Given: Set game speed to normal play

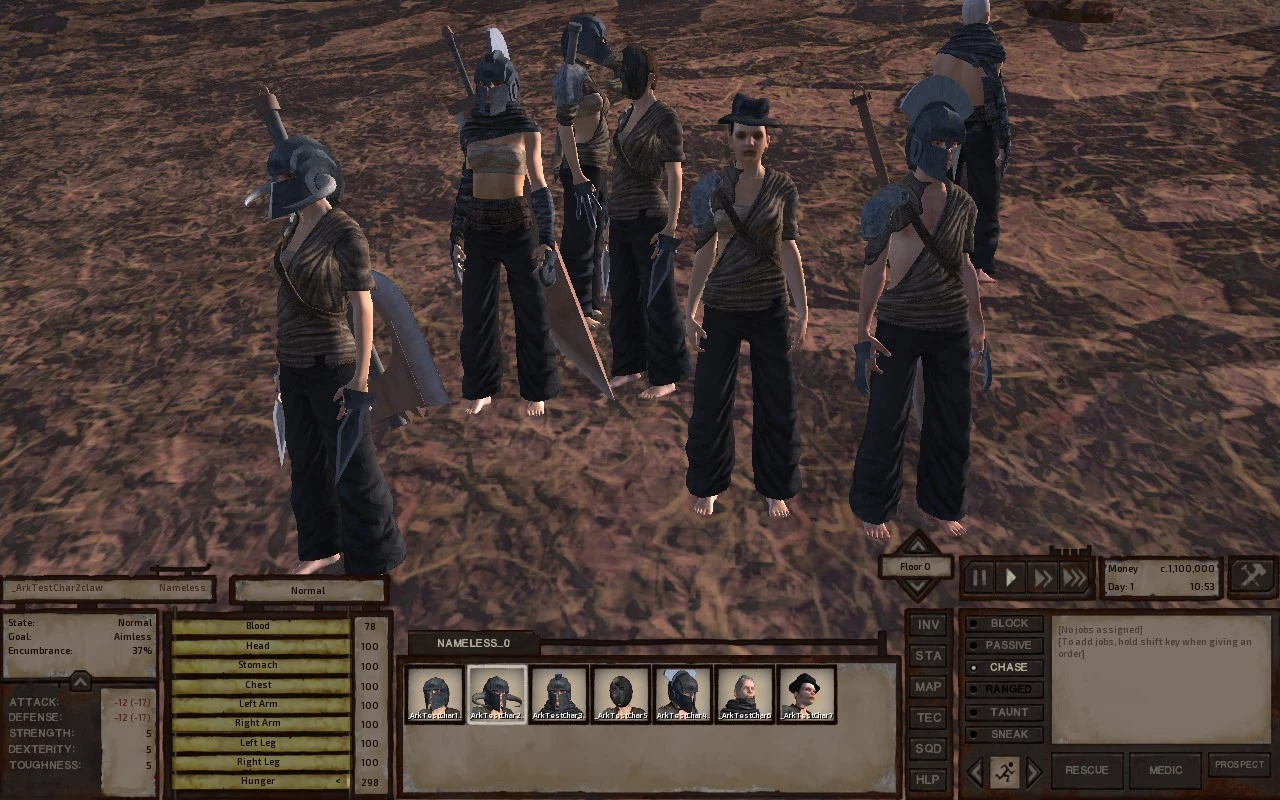Looking at the screenshot, I should coord(1011,578).
